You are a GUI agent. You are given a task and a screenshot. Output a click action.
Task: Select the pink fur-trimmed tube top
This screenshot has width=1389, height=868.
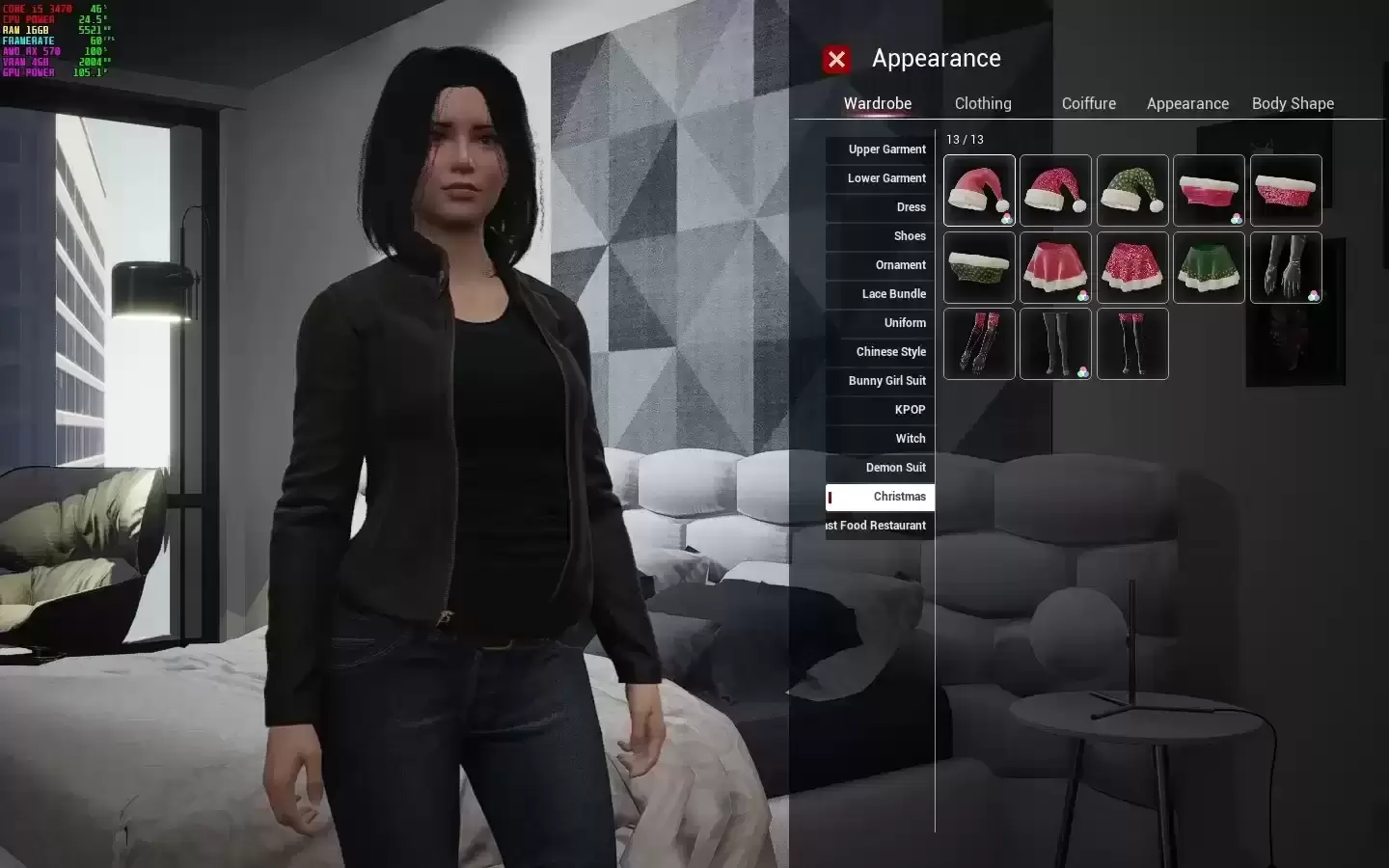1209,190
